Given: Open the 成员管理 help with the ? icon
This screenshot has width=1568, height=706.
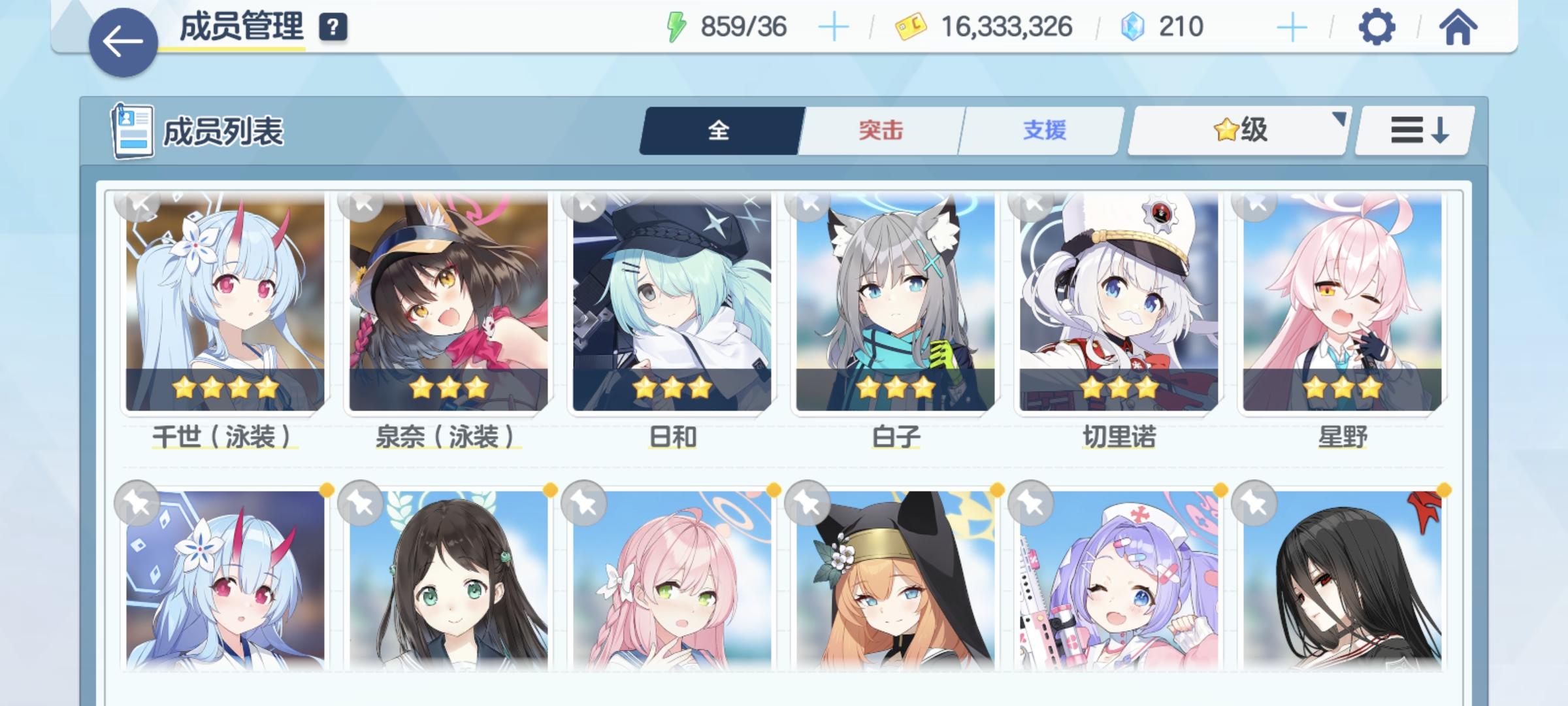Looking at the screenshot, I should pos(333,27).
